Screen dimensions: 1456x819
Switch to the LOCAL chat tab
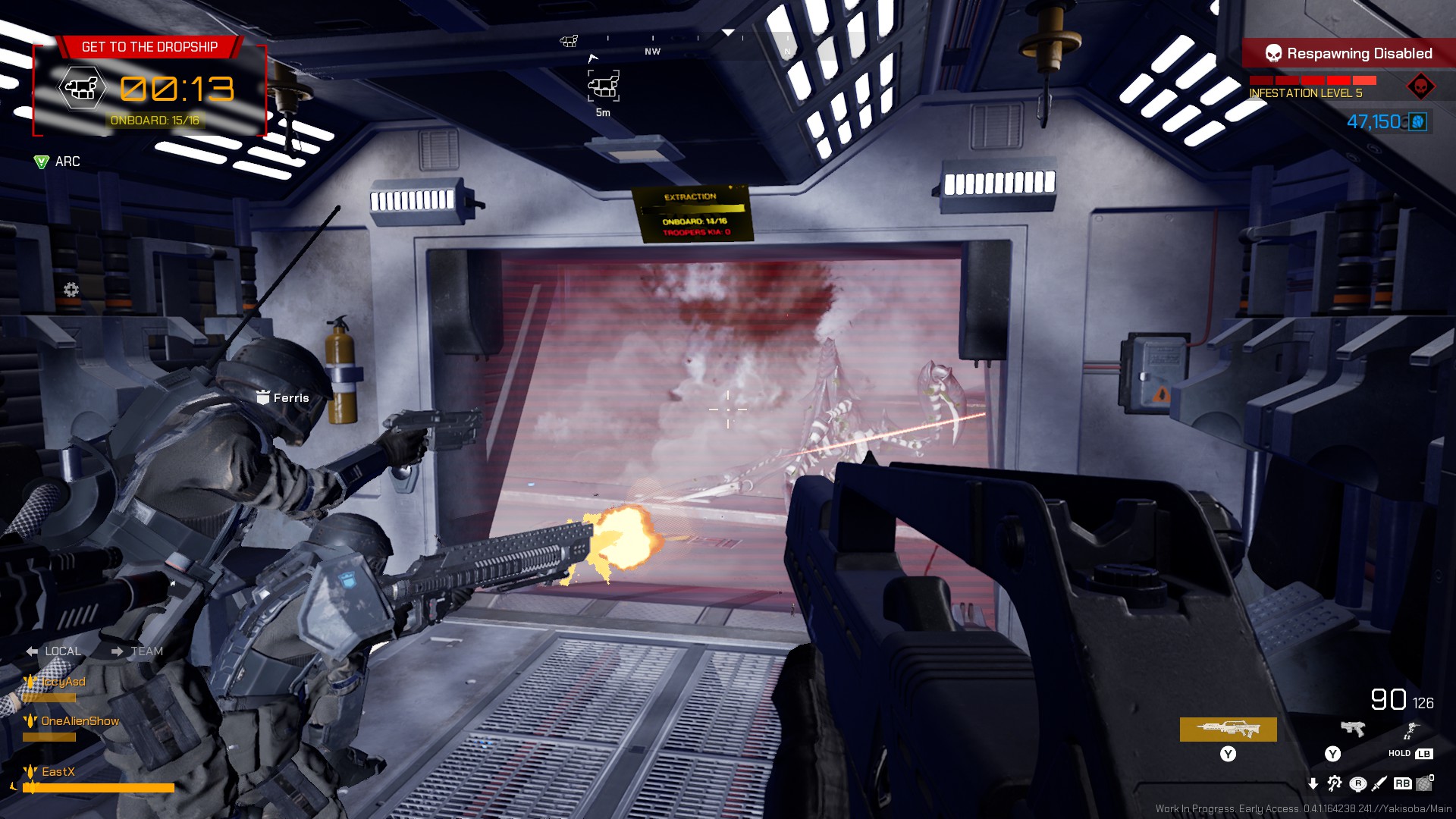point(63,651)
